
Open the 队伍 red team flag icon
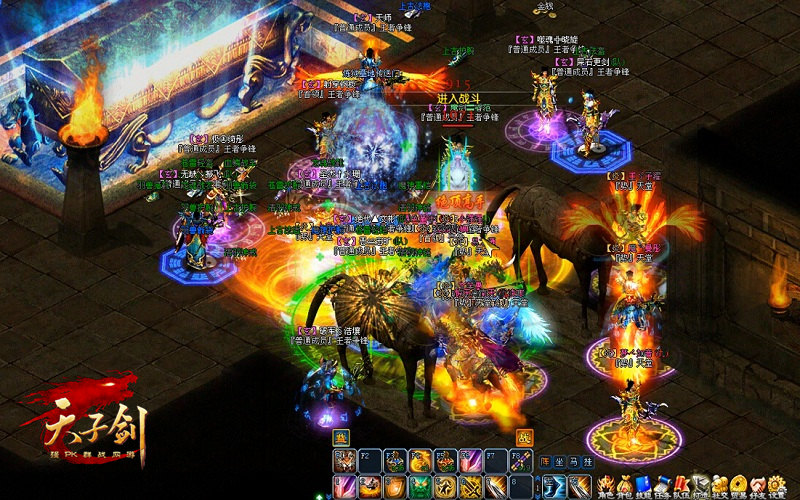682,484
